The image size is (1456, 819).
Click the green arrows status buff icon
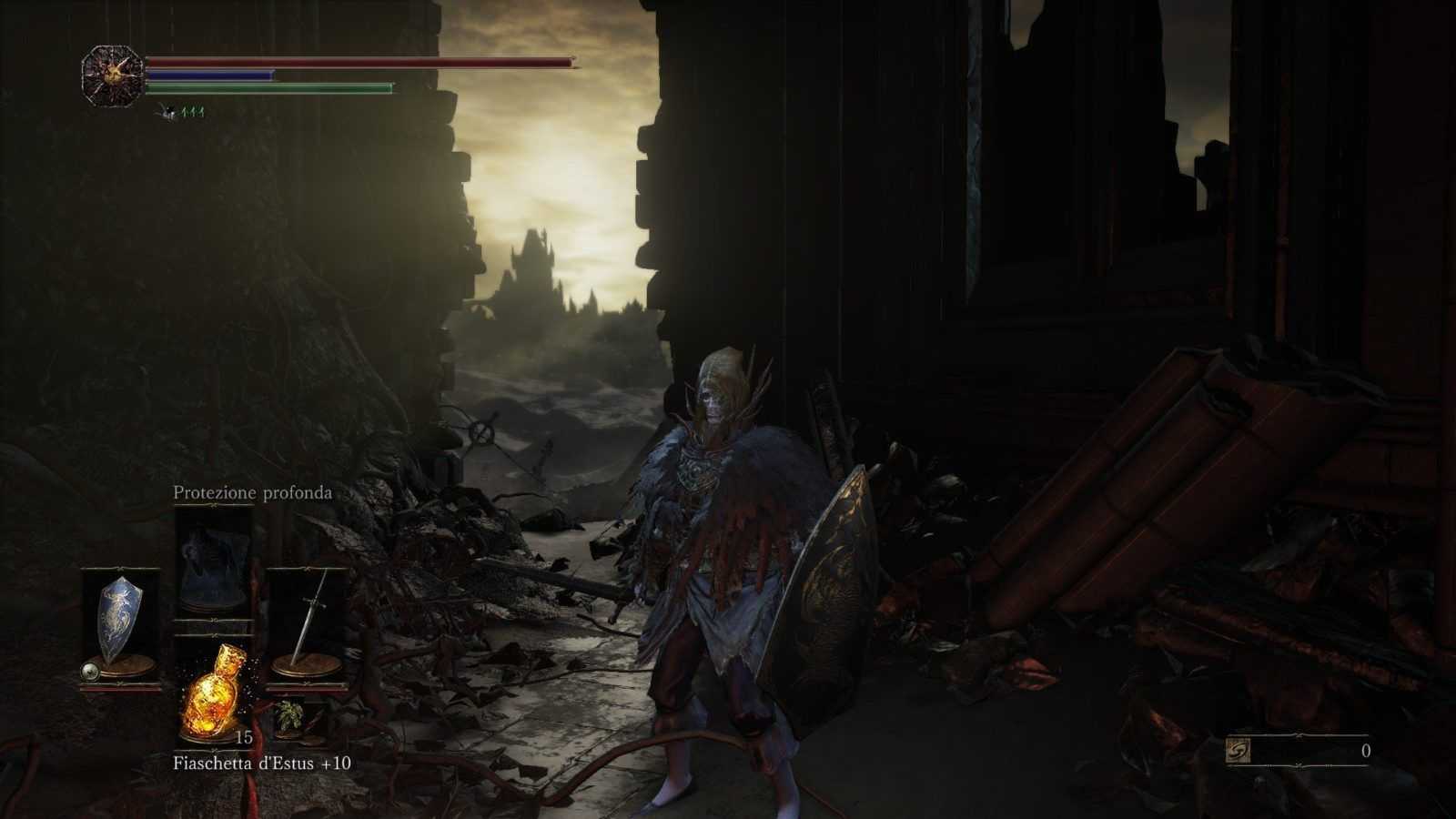(x=192, y=113)
